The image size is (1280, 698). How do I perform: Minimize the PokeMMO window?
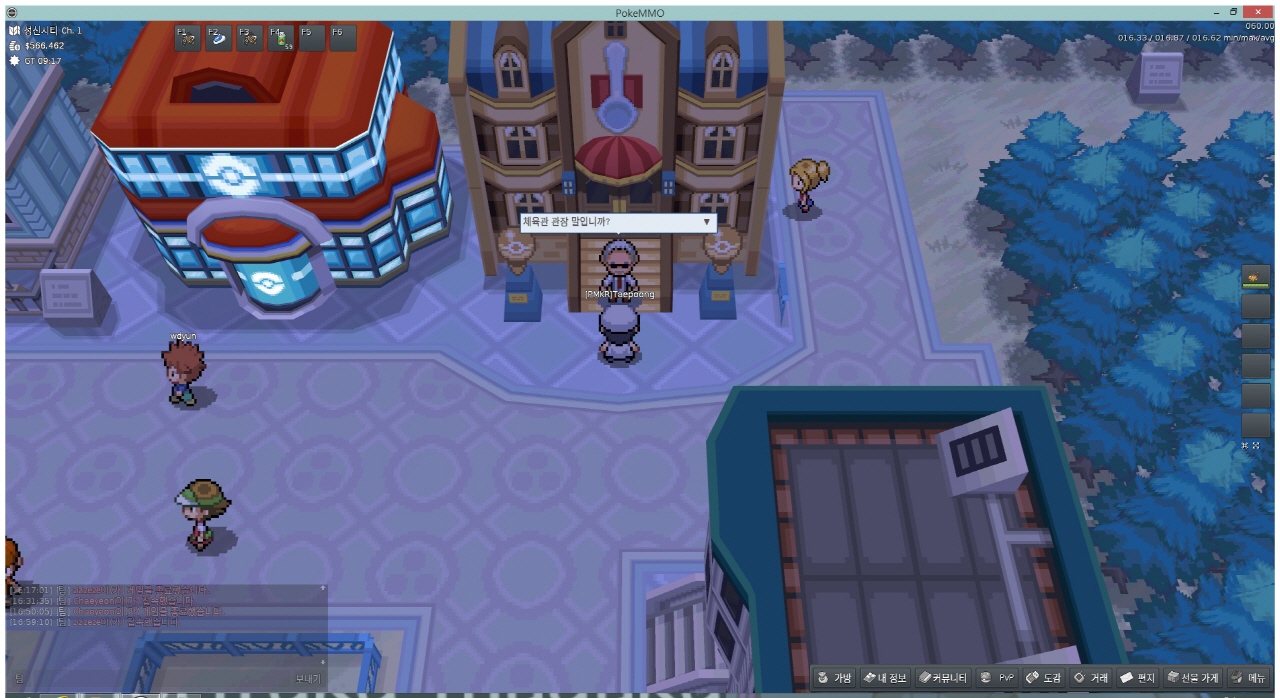1232,12
